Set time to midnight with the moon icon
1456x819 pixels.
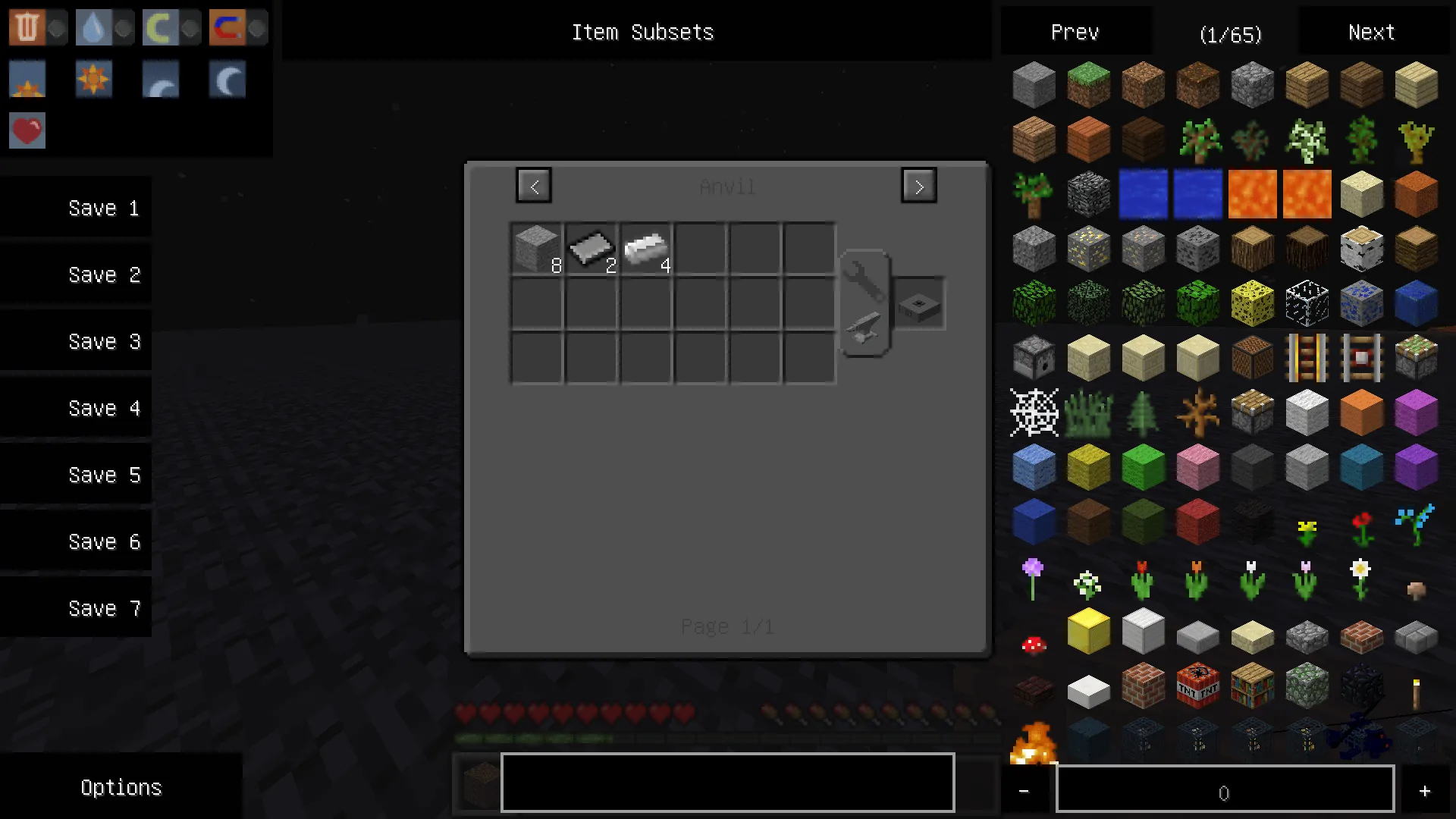(x=227, y=79)
